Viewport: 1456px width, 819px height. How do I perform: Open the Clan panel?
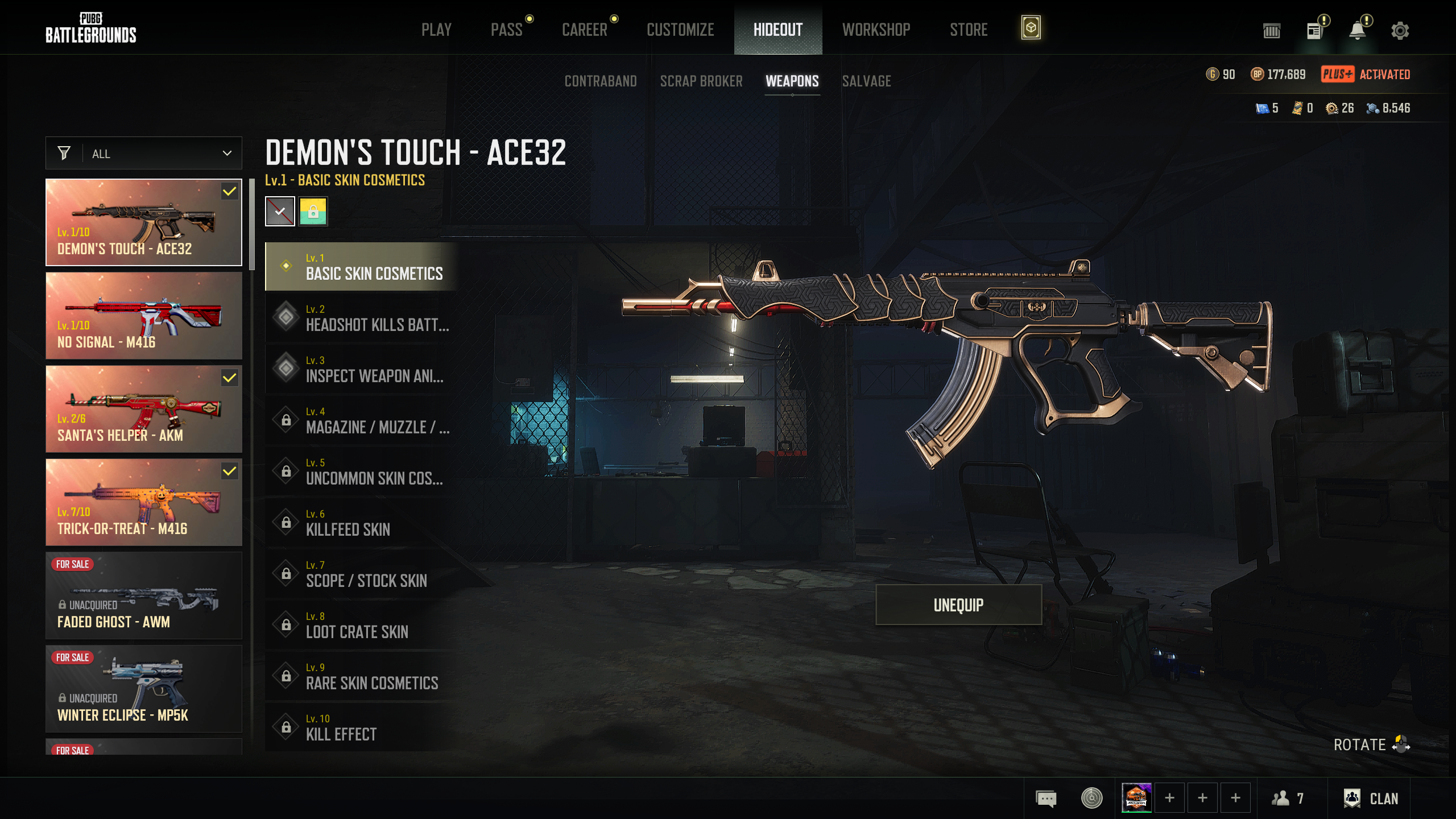(1371, 799)
